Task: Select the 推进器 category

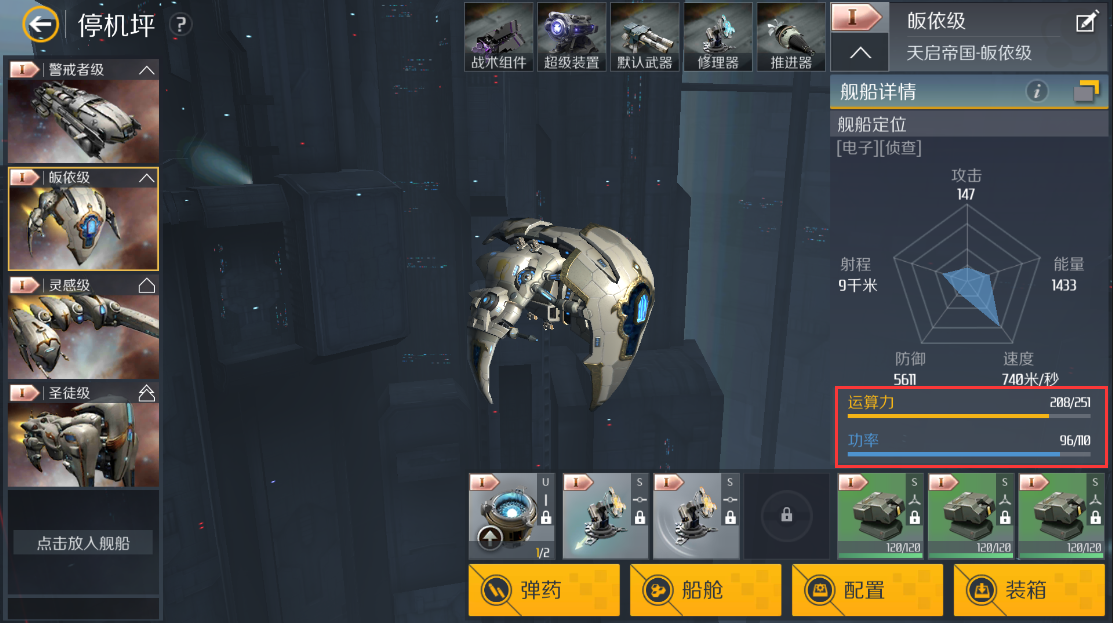Action: click(x=791, y=37)
